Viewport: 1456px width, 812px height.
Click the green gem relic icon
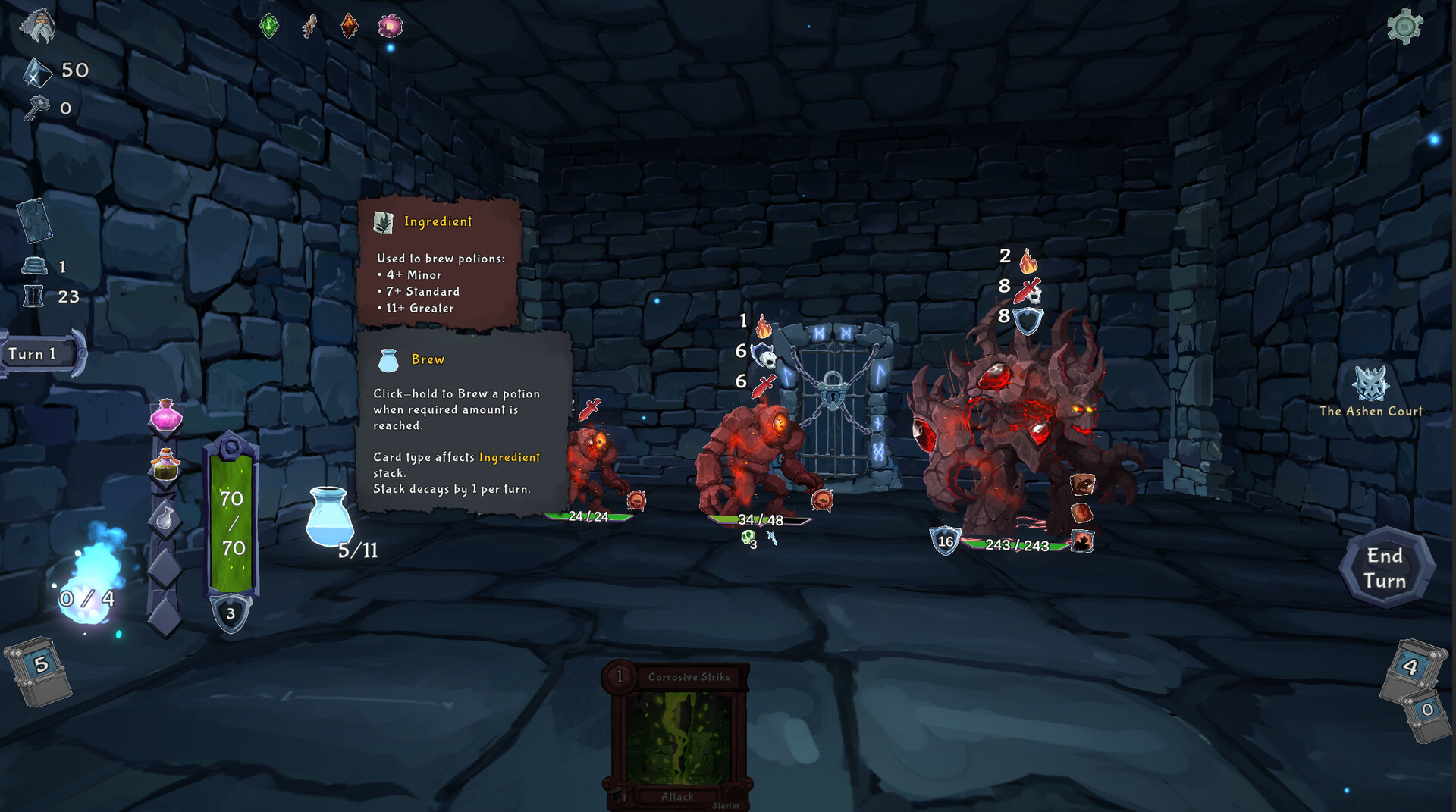pos(270,25)
